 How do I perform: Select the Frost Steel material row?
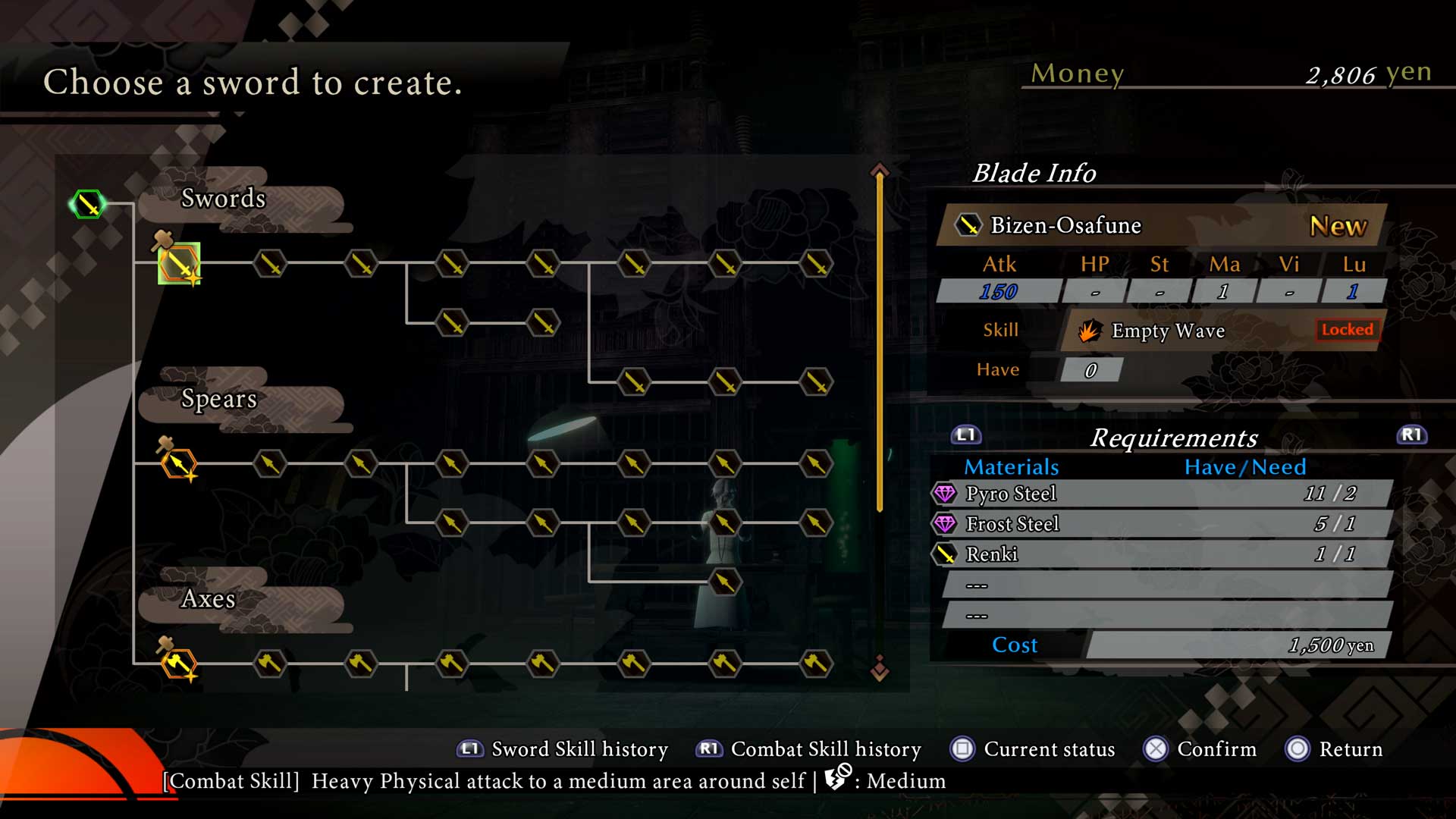click(x=1162, y=524)
